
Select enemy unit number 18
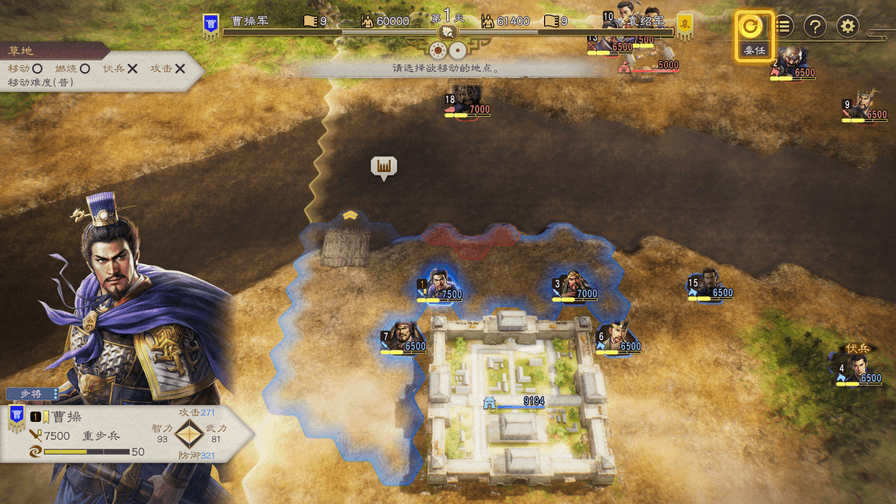pos(466,100)
